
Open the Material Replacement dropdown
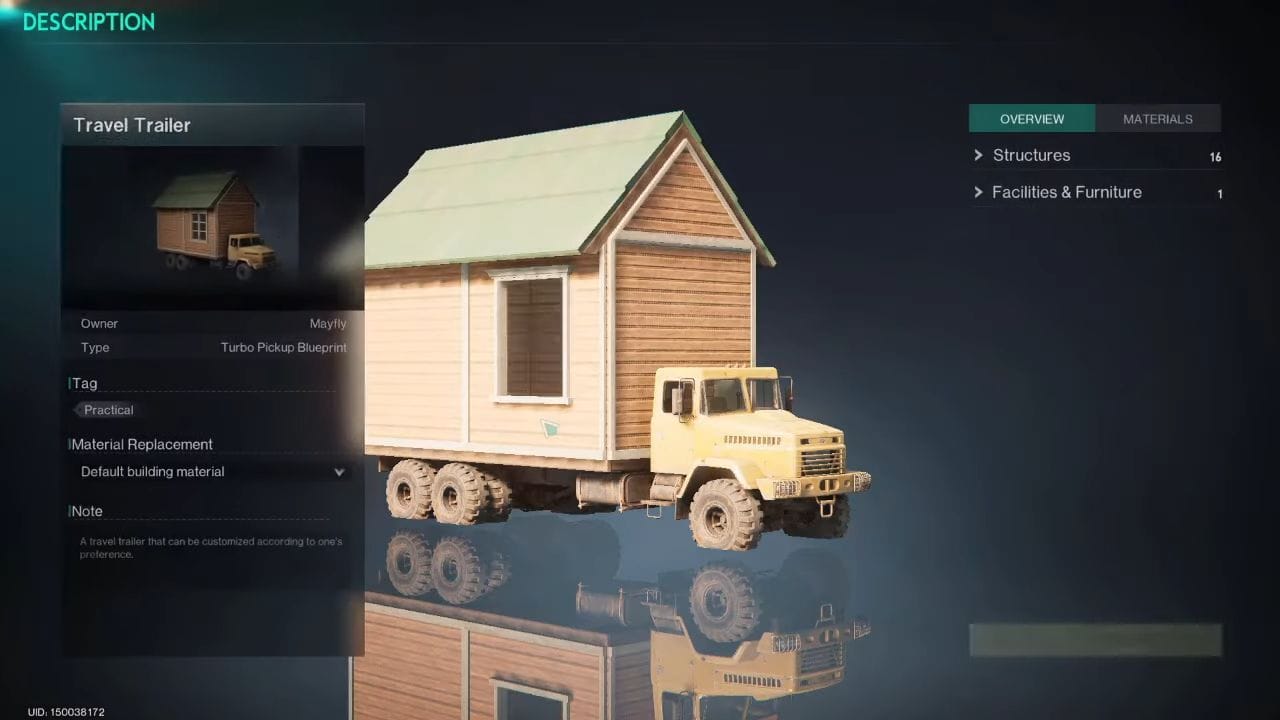coord(210,471)
